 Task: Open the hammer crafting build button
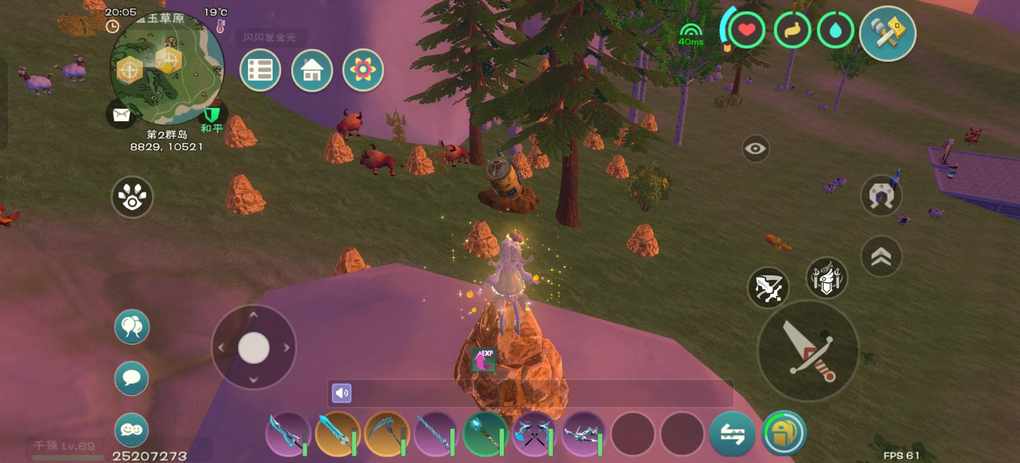888,32
